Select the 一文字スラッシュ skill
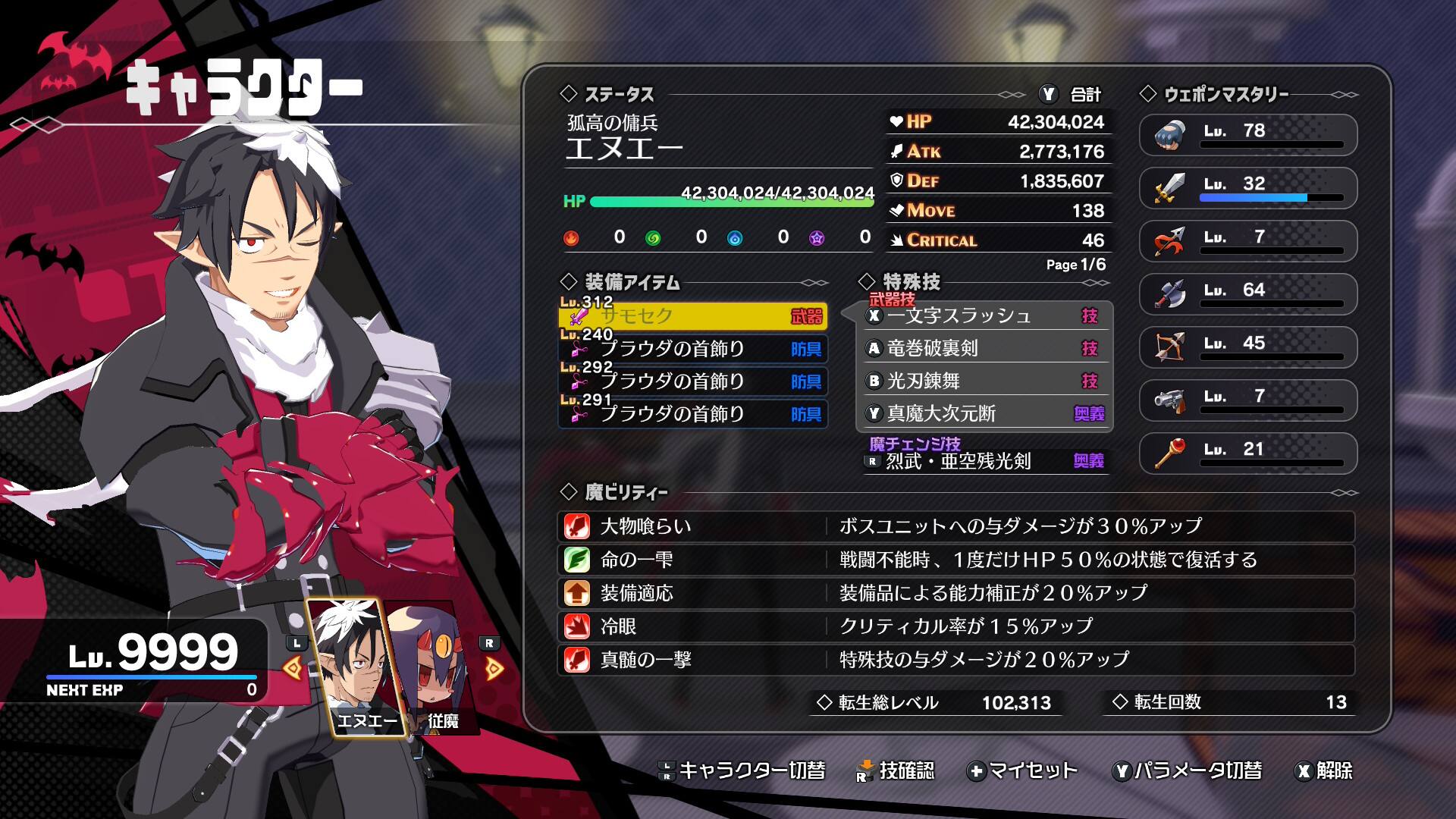This screenshot has width=1456, height=819. coord(986,315)
